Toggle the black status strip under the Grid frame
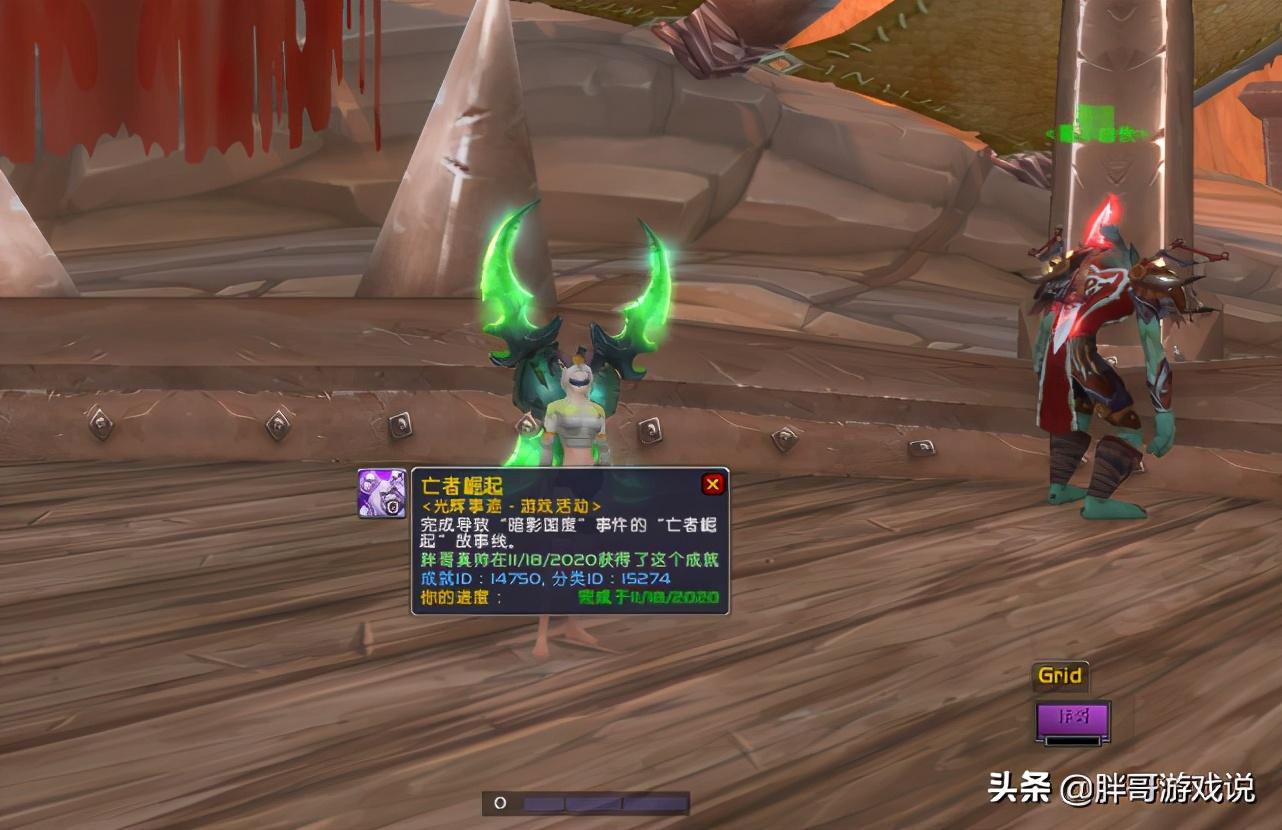Image resolution: width=1282 pixels, height=830 pixels. click(1072, 740)
